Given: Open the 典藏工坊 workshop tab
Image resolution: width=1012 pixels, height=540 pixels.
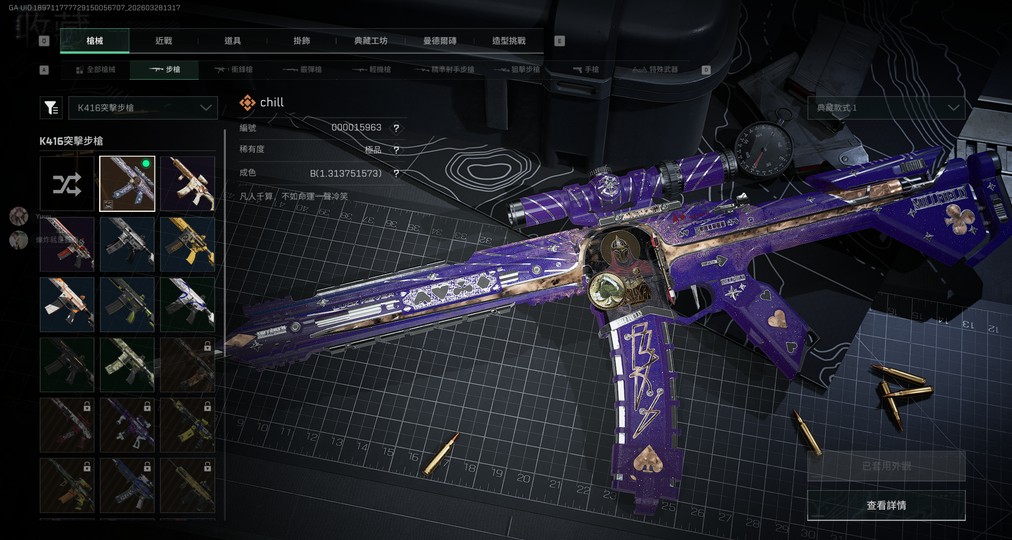Looking at the screenshot, I should click(370, 41).
